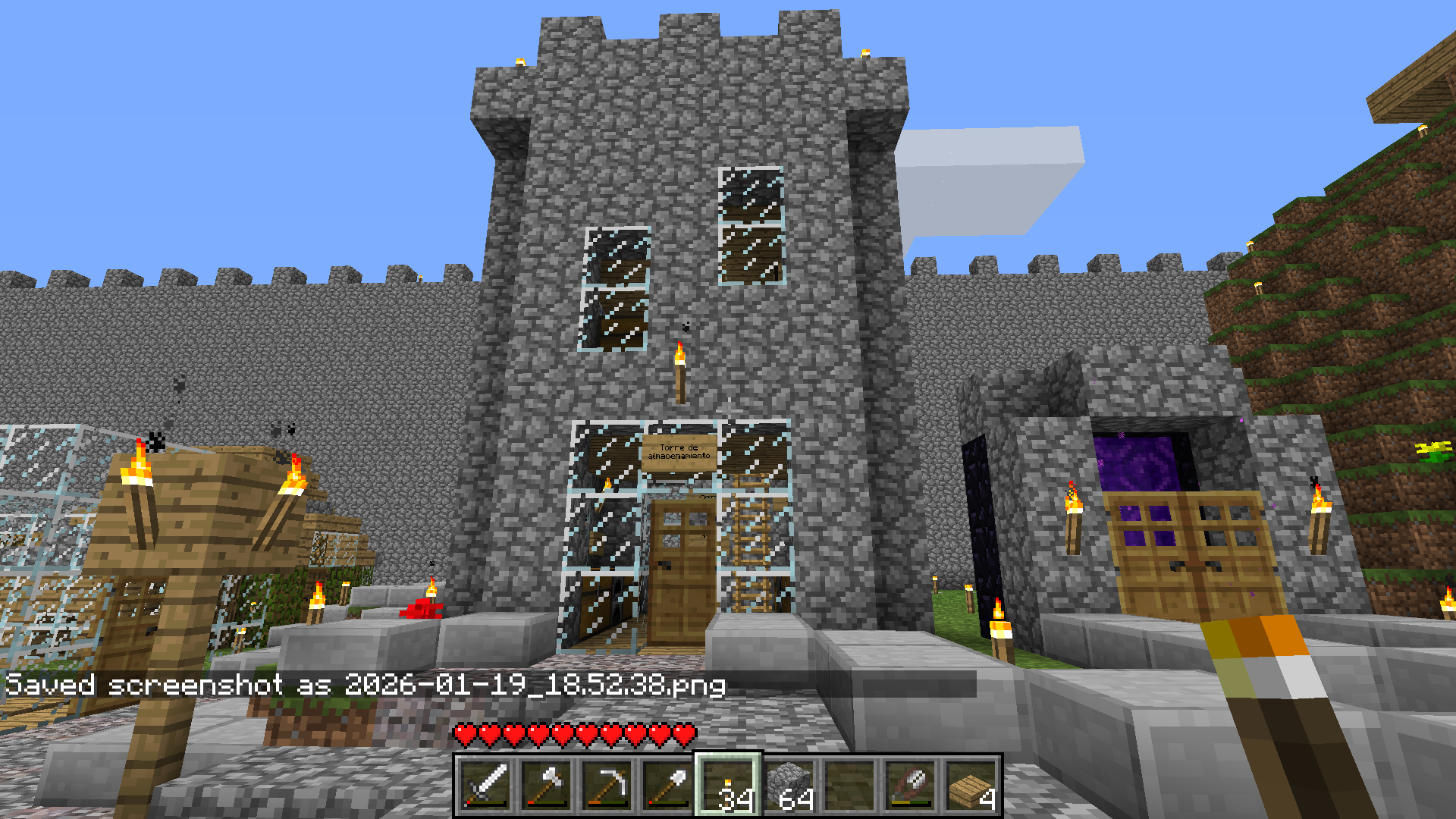Choose the wooden slab stack of 4
The width and height of the screenshot is (1456, 819).
(x=971, y=786)
